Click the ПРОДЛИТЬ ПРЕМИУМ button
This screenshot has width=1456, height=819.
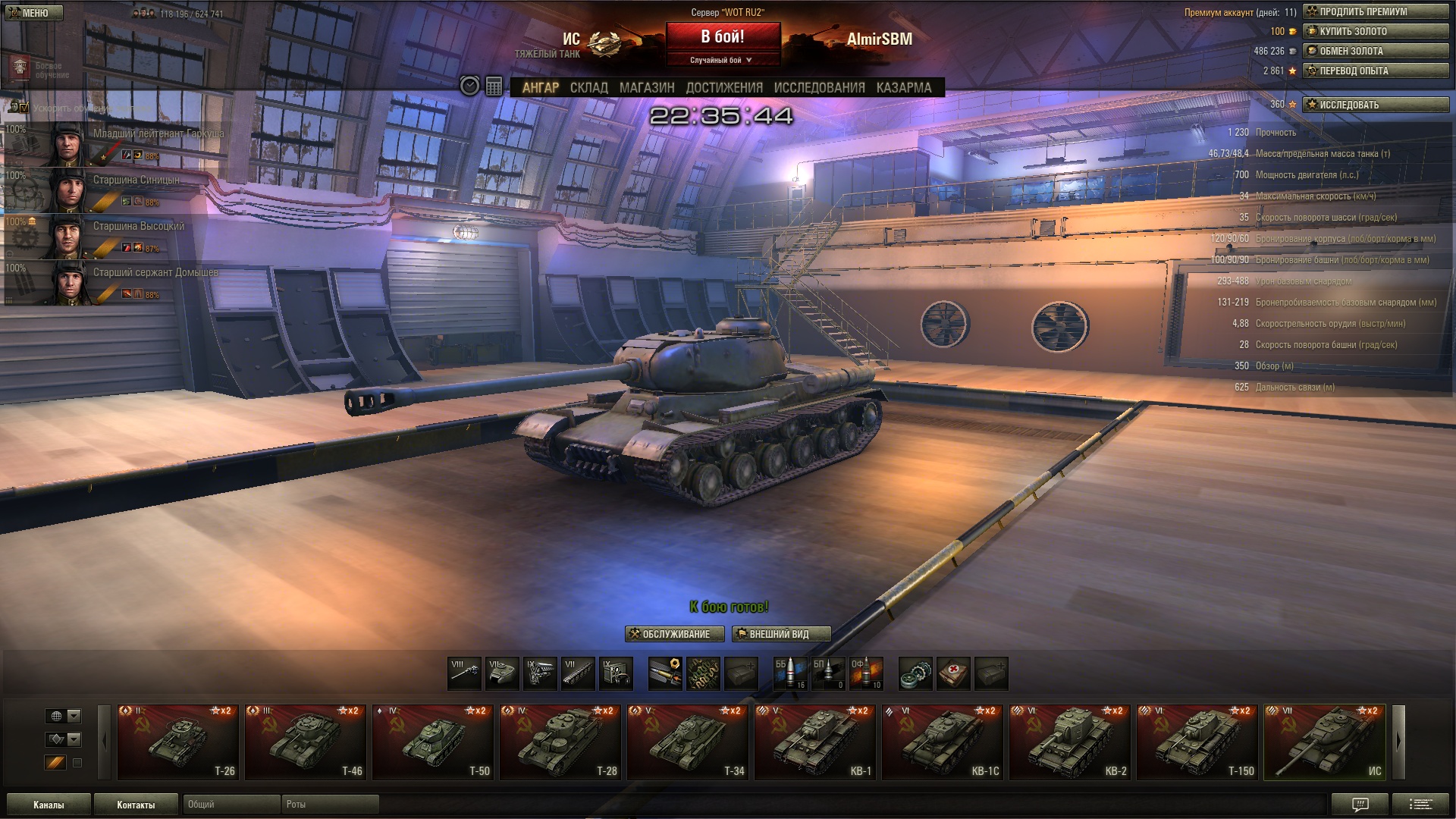1375,12
